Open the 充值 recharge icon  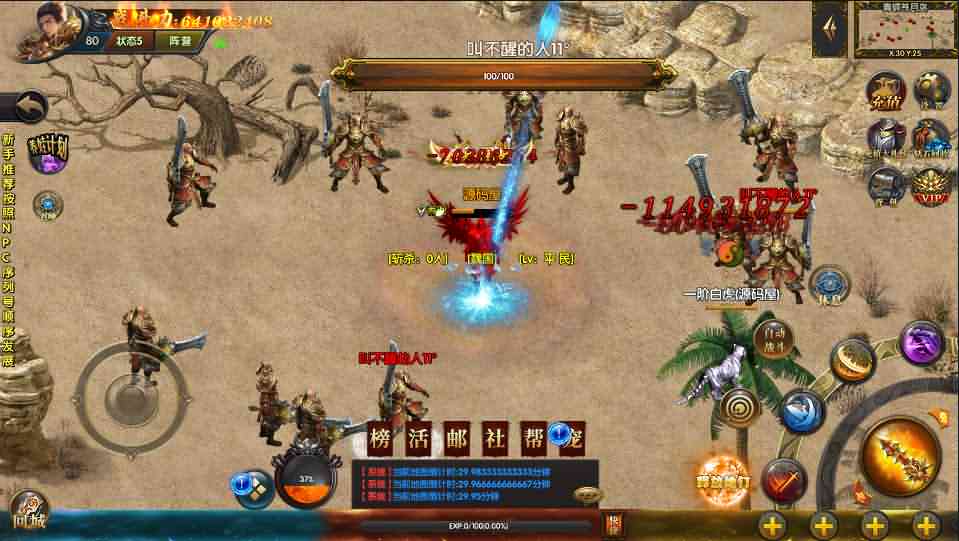click(x=885, y=92)
